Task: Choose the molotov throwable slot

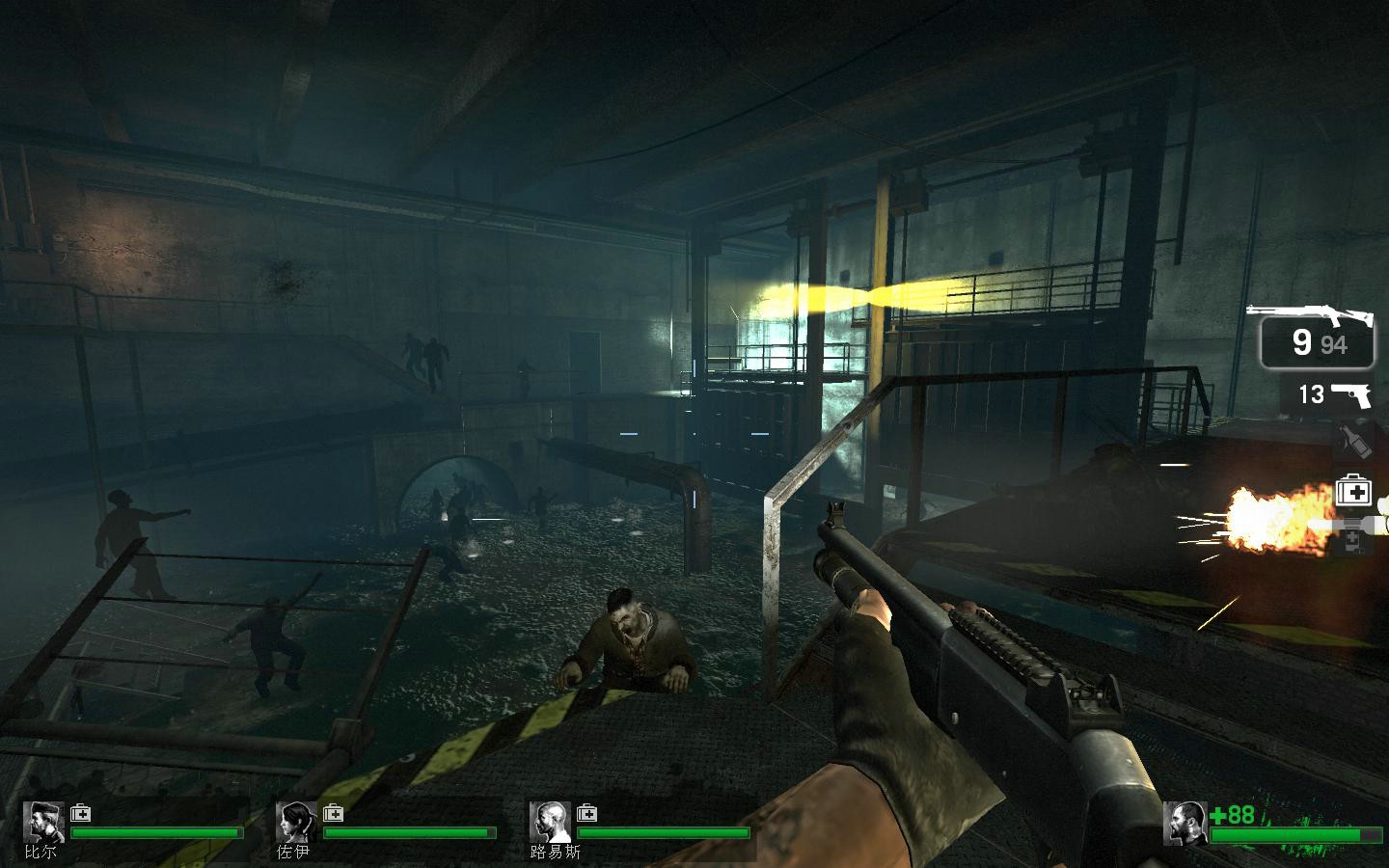Action: point(1354,443)
